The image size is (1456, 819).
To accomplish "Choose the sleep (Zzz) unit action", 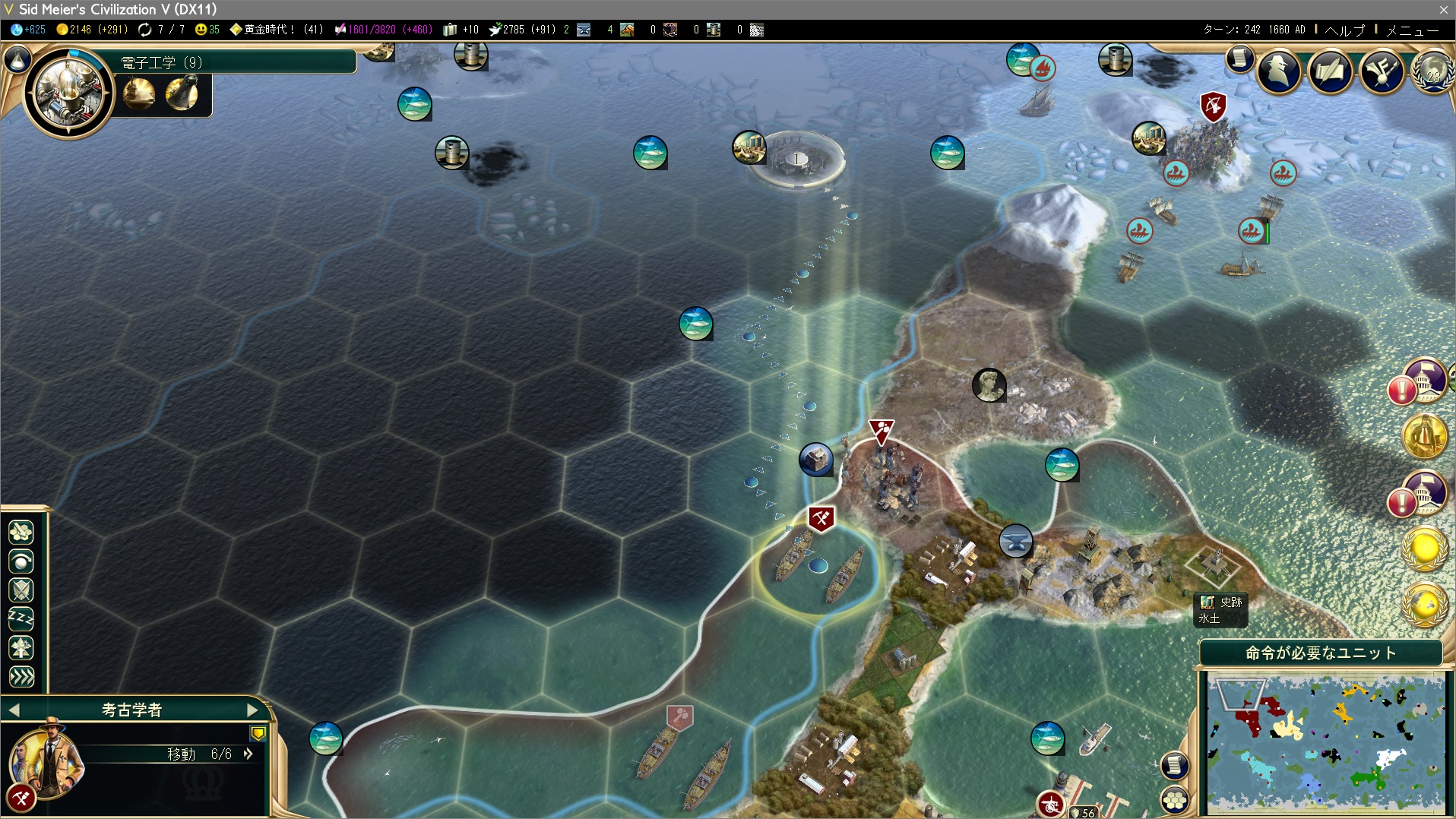I will 21,619.
